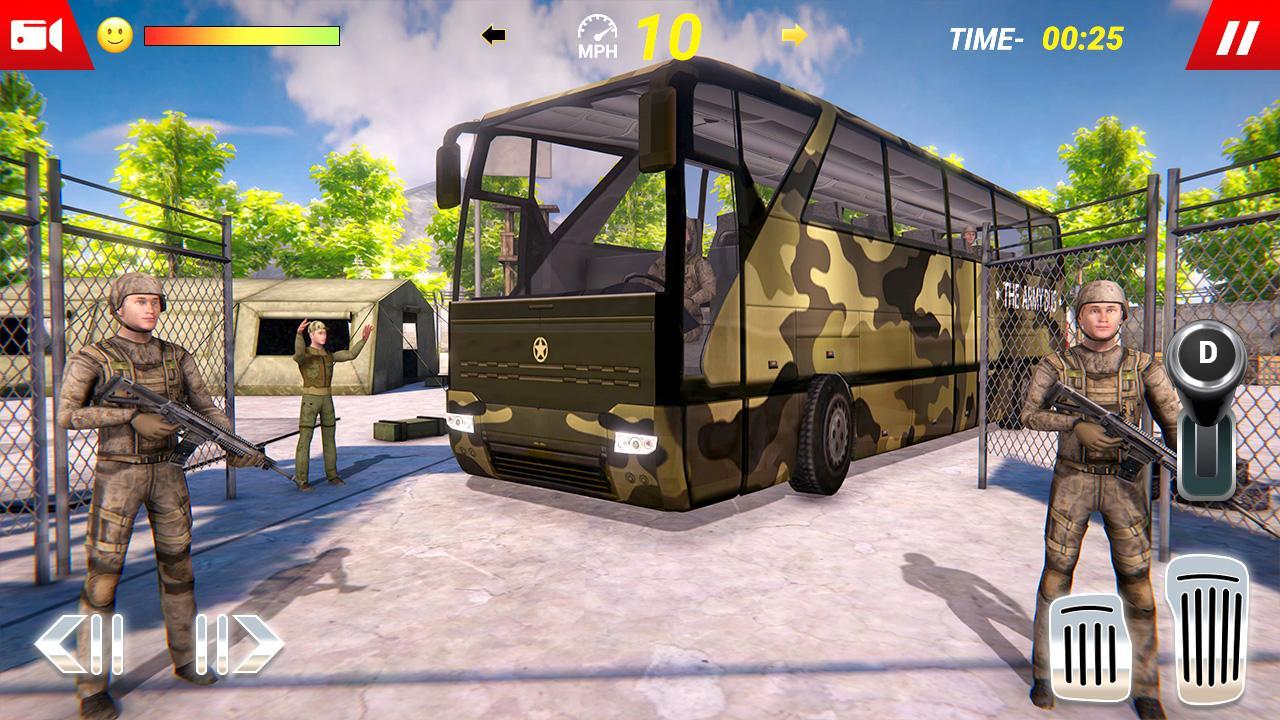Steer left with the left arrow
This screenshot has width=1280, height=720.
point(80,644)
